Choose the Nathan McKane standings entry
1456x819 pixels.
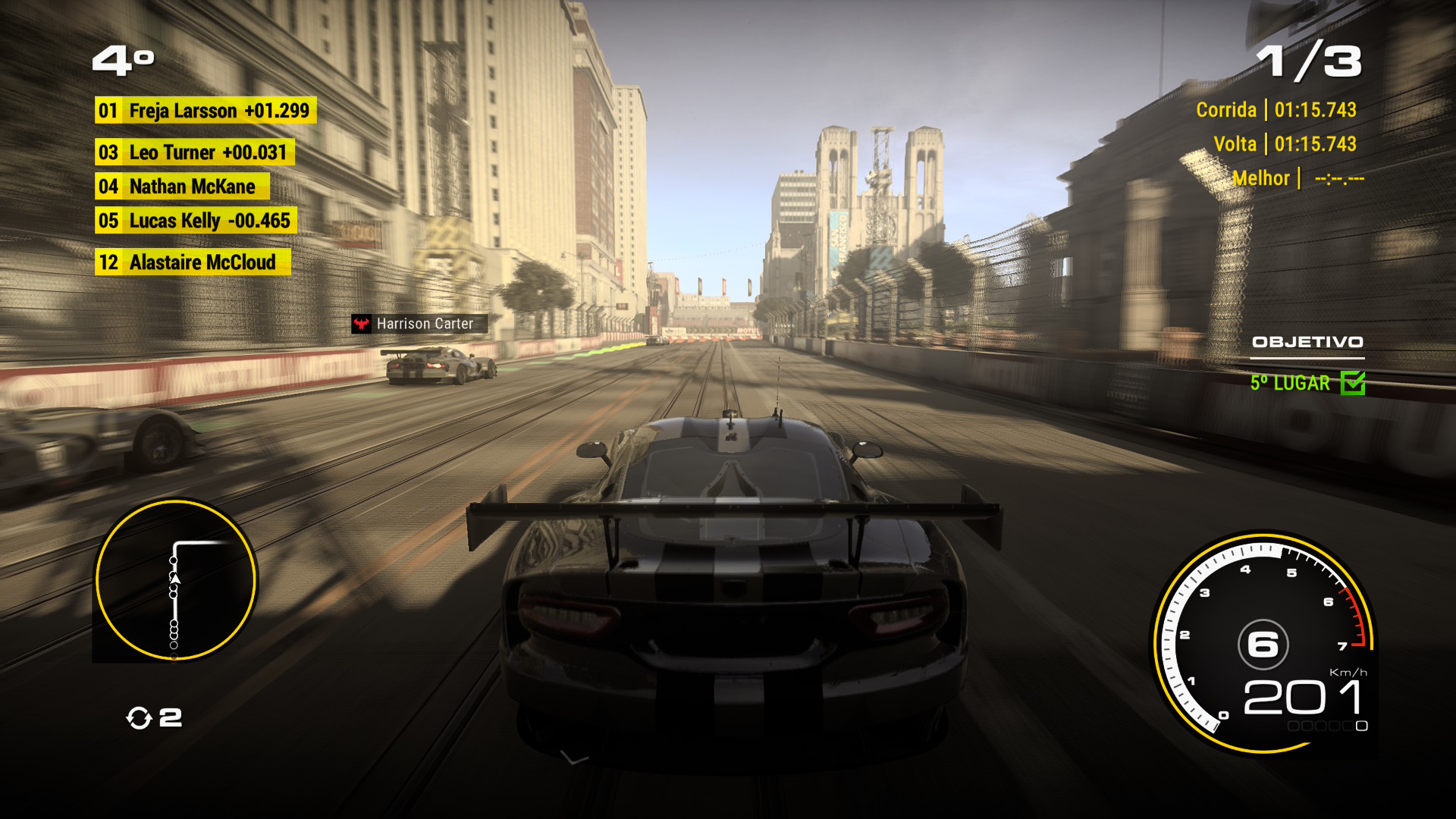[182, 187]
